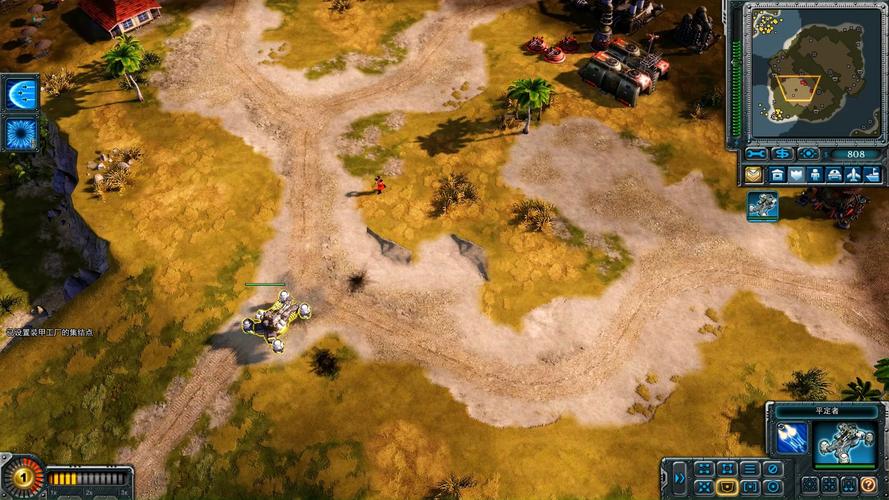Open the vehicle production tab
This screenshot has height=500, width=889.
coord(834,175)
